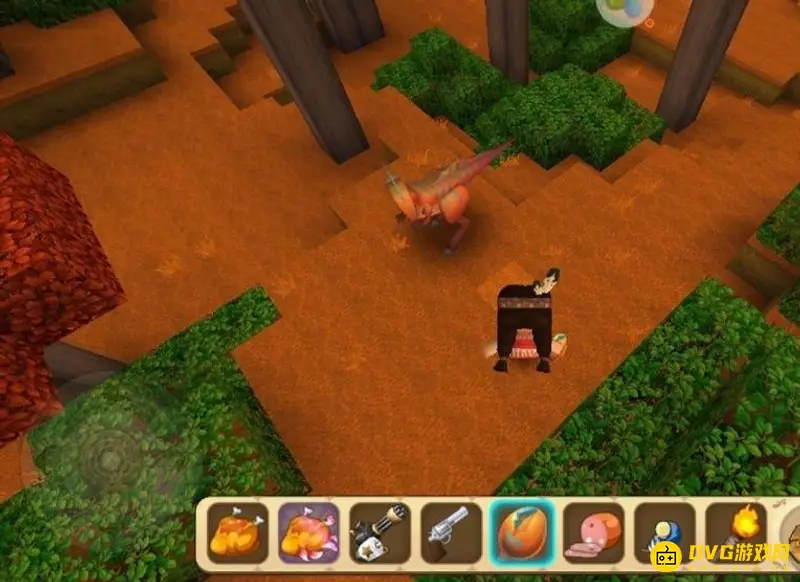Image resolution: width=800 pixels, height=582 pixels.
Task: Choose the sliced ham hotbar slot
Action: click(x=592, y=532)
